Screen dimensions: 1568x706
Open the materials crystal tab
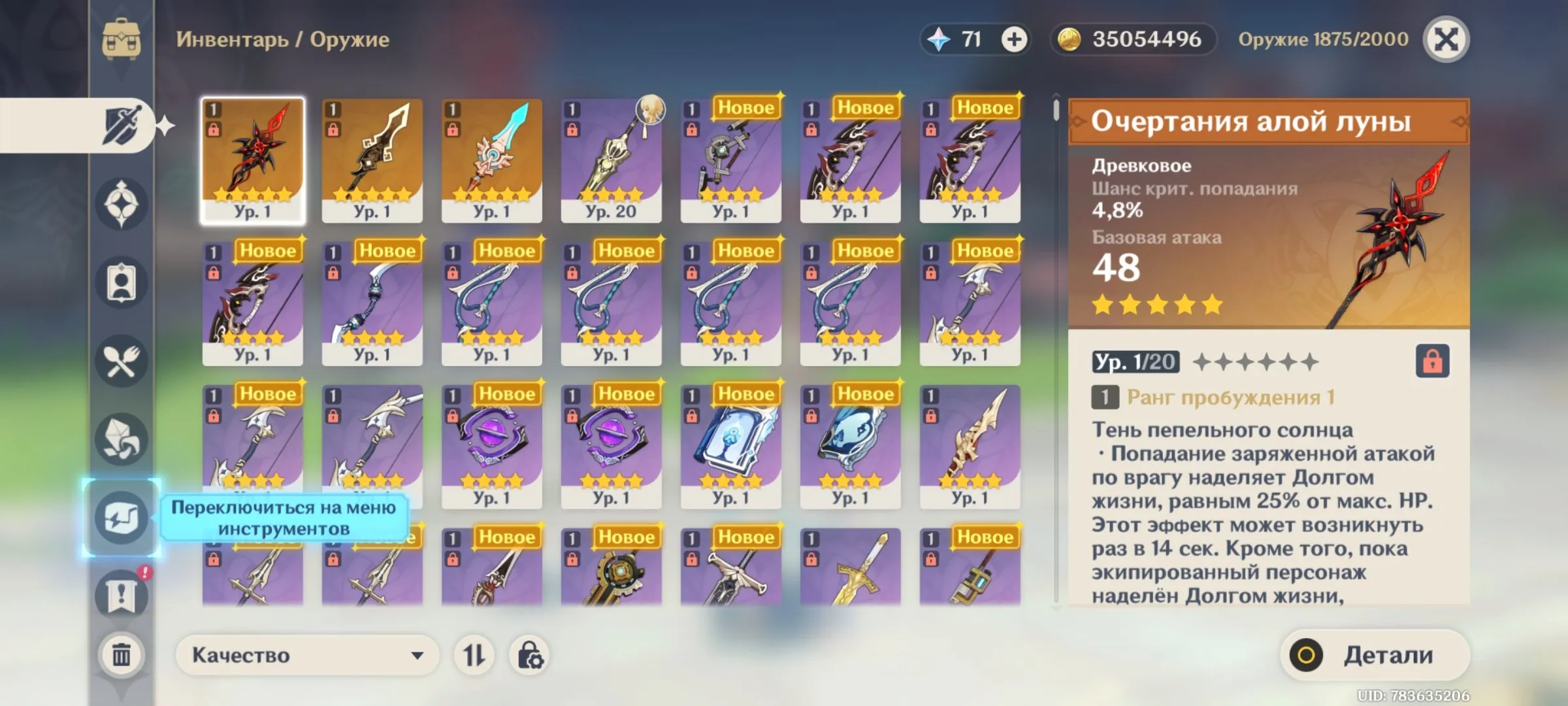click(121, 438)
